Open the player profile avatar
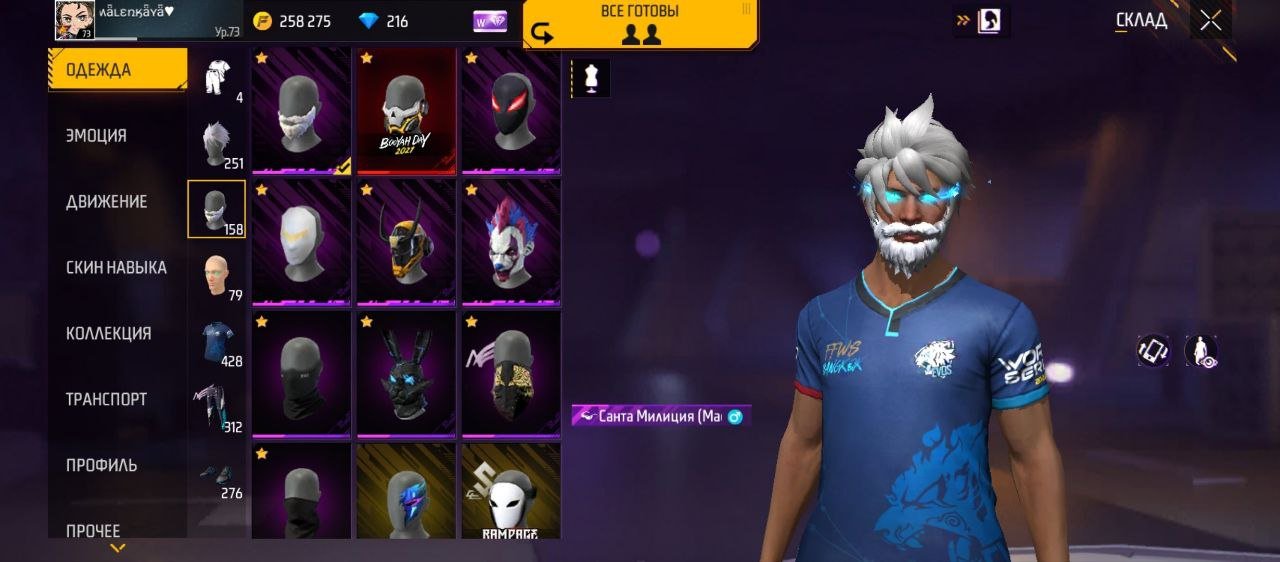 tap(75, 20)
